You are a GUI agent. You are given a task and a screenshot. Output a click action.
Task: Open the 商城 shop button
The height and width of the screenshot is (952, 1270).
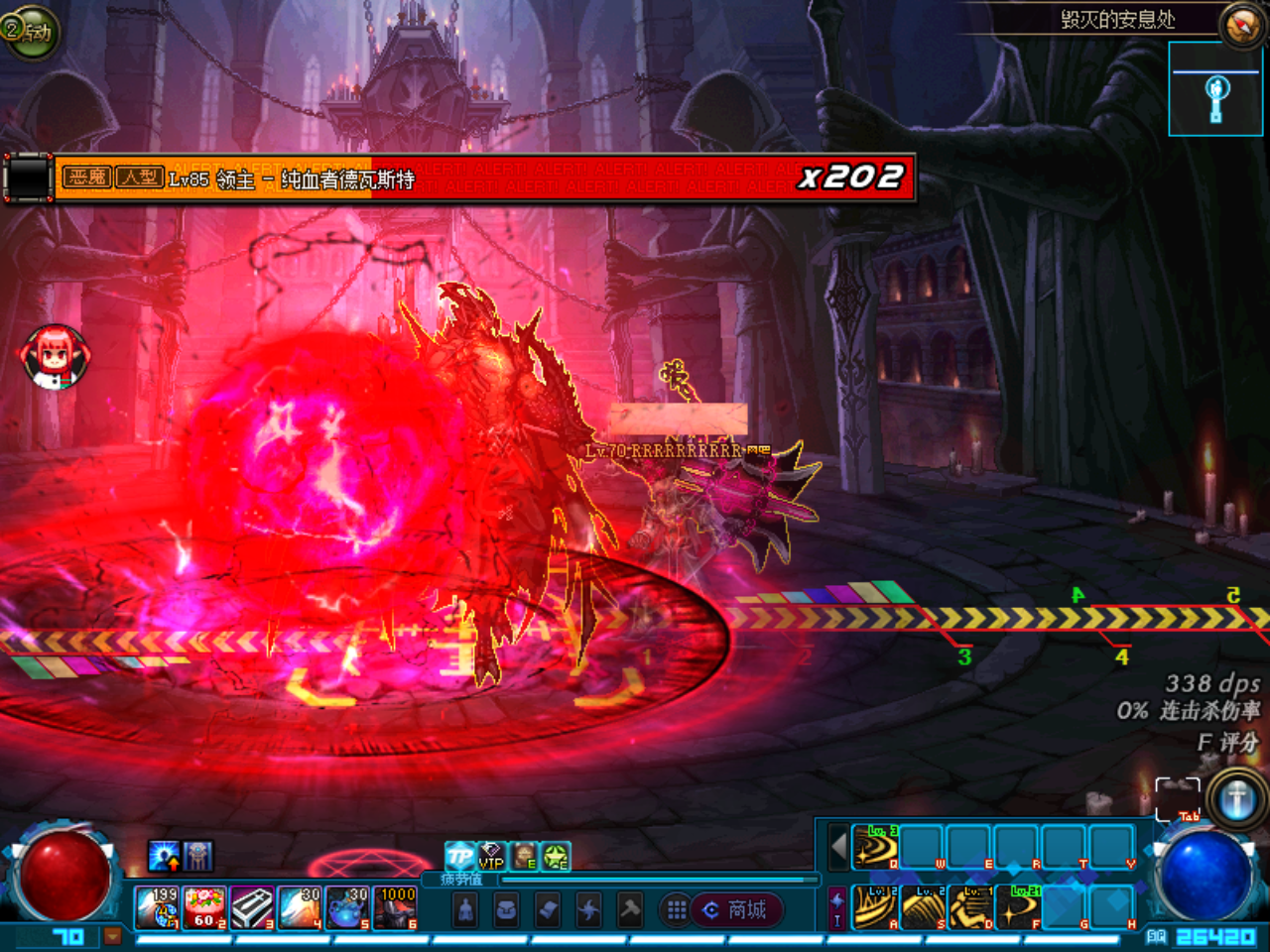coord(736,909)
